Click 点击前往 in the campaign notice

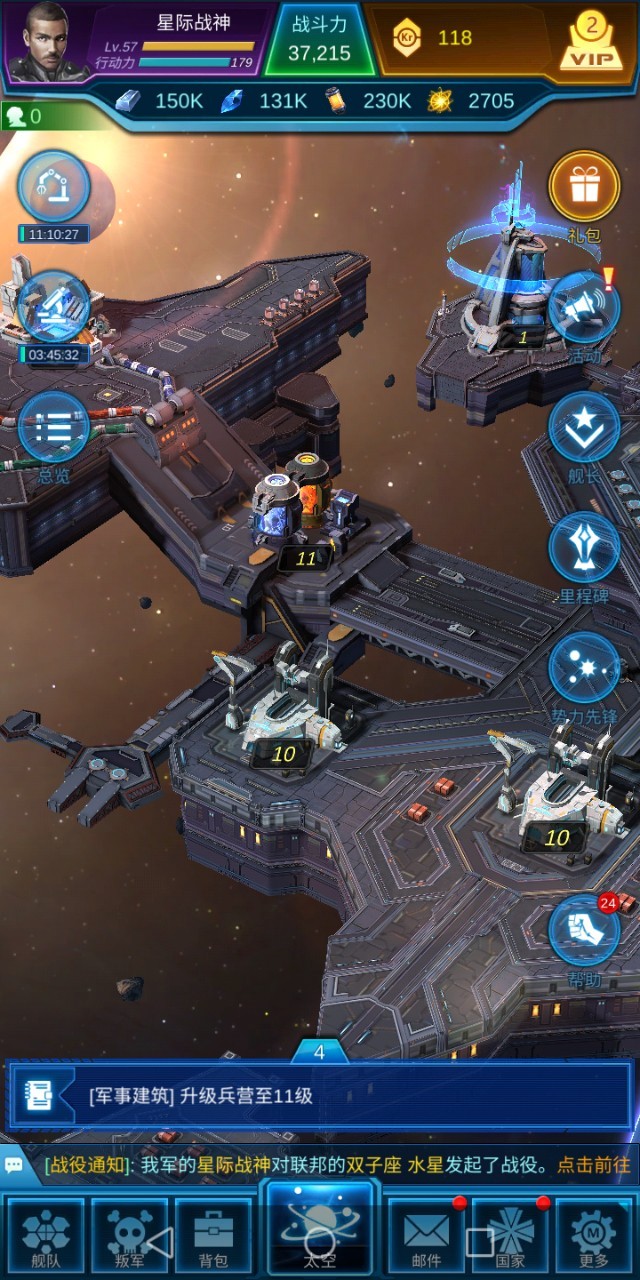coord(594,1165)
